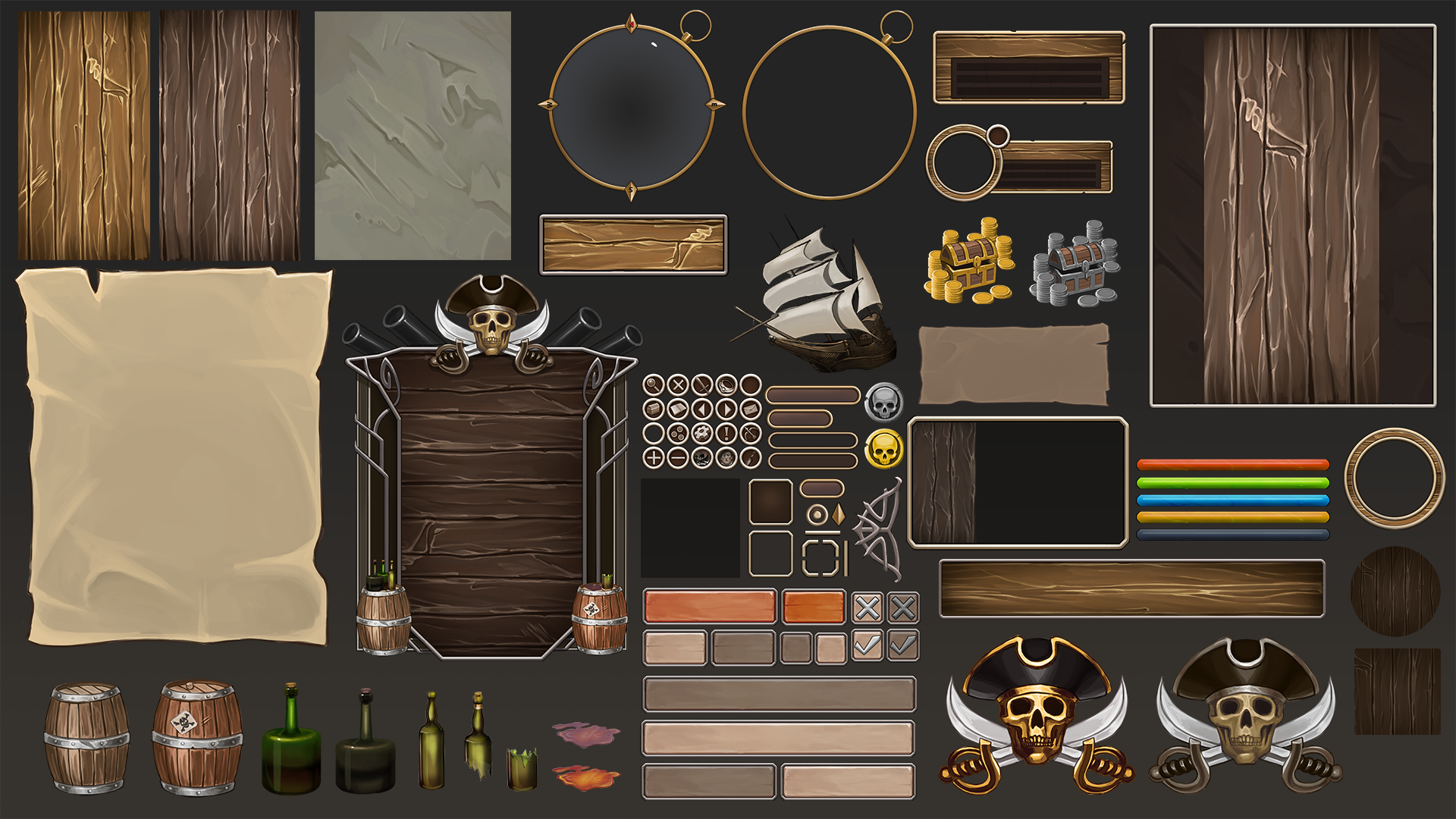1456x819 pixels.
Task: Select the magnifying glass search icon
Action: [x=654, y=384]
